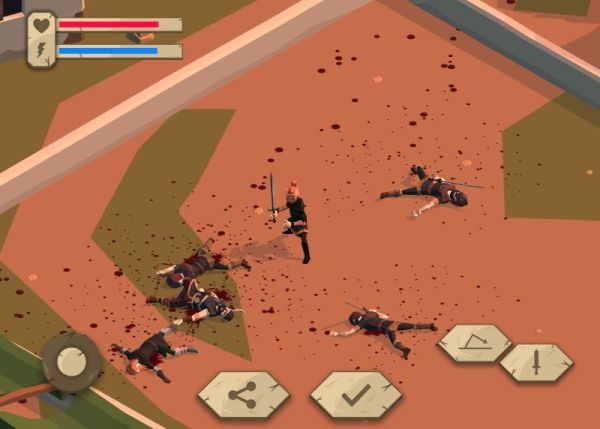Touch the virtual joystick thumb
Viewport: 600px width, 429px height.
coord(71,362)
